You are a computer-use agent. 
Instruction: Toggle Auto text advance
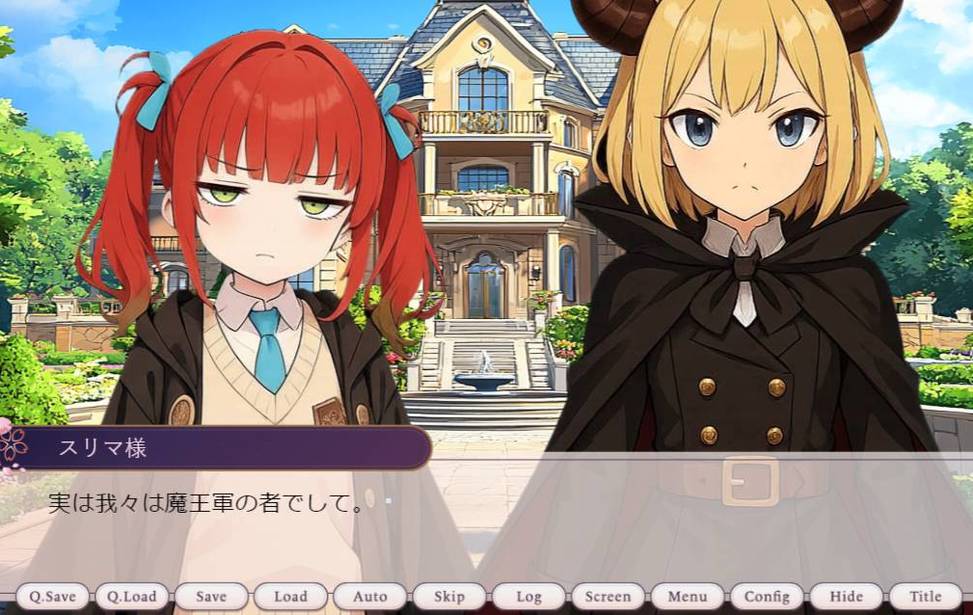(x=370, y=596)
